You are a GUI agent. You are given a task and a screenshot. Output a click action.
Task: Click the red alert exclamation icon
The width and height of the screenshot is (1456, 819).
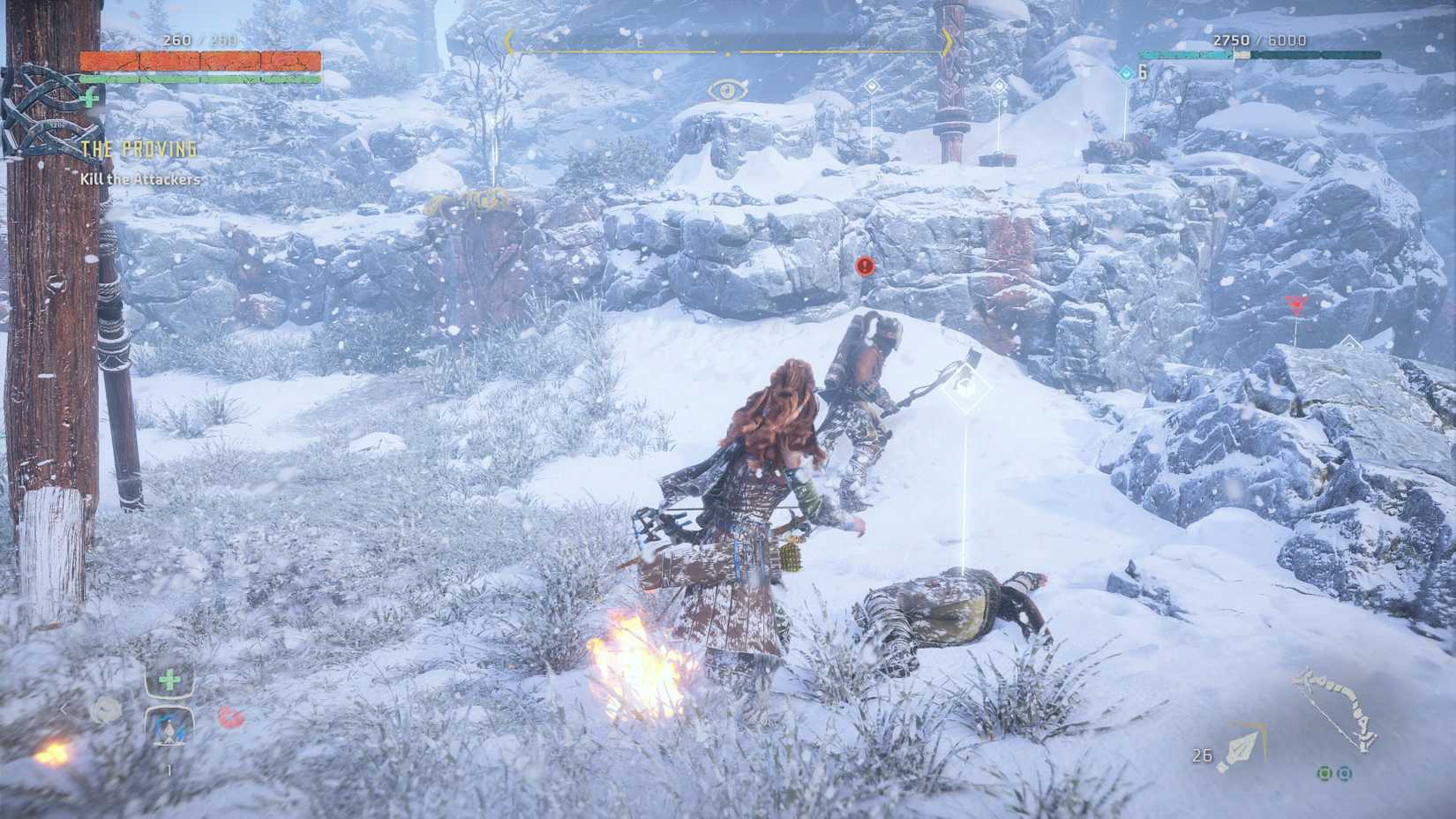tap(863, 263)
